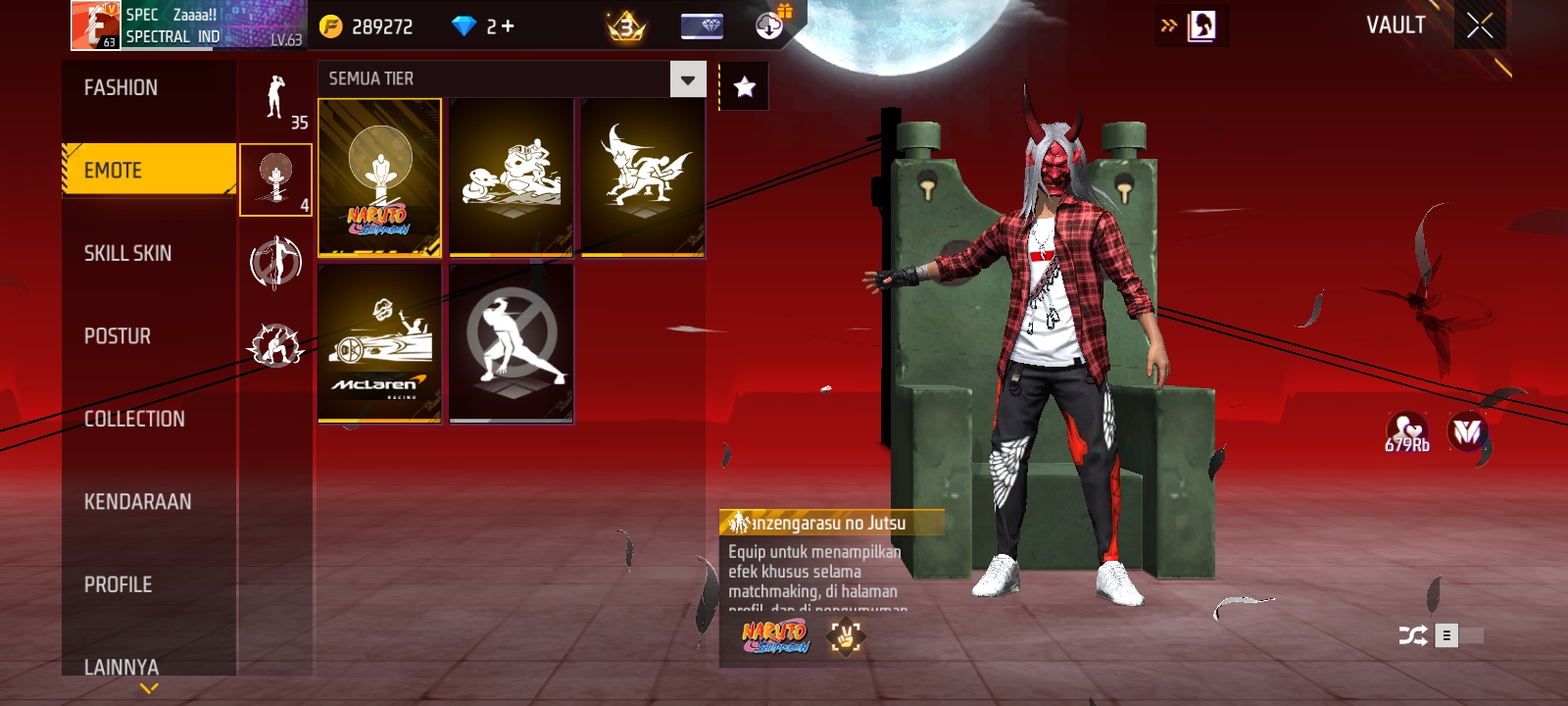Add diamonds with the plus button
The image size is (1568, 706).
508,26
